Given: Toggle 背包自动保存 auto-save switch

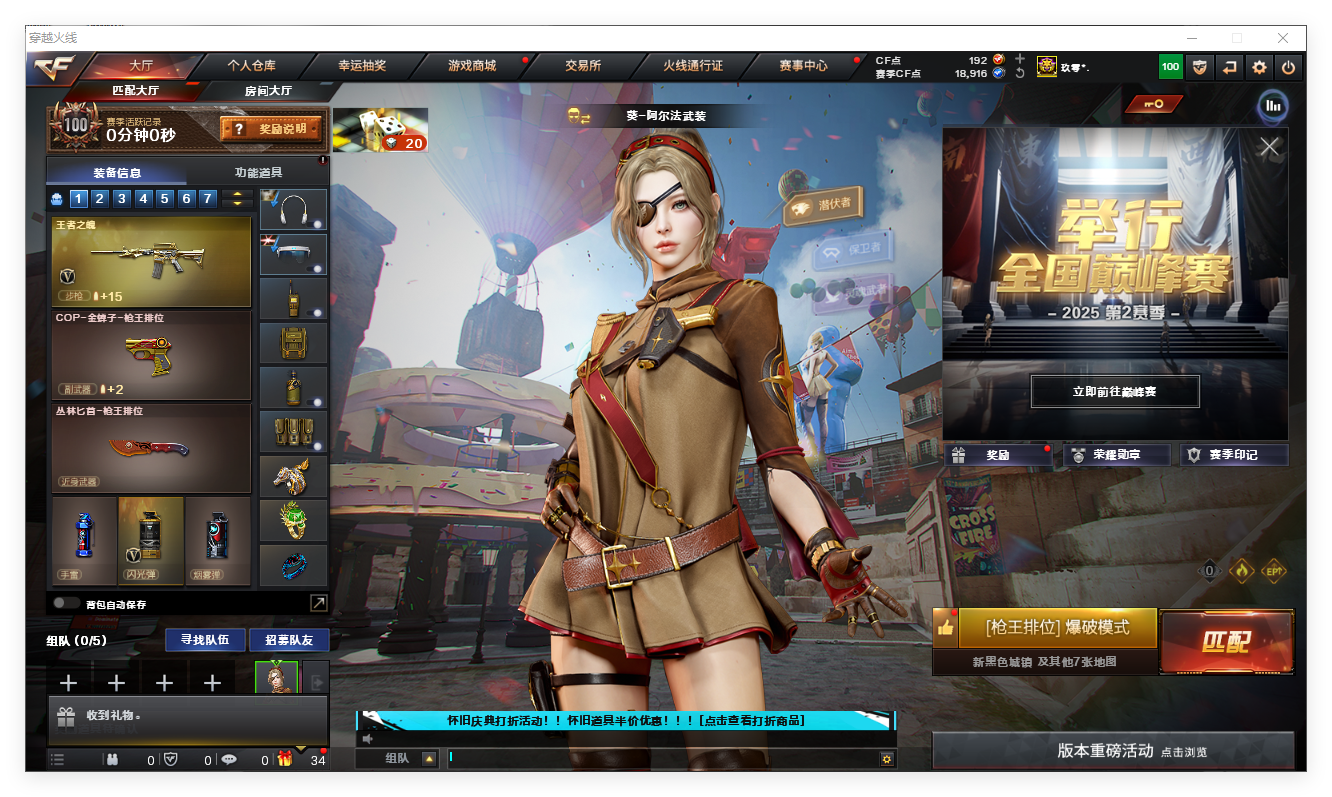Looking at the screenshot, I should click(x=67, y=603).
